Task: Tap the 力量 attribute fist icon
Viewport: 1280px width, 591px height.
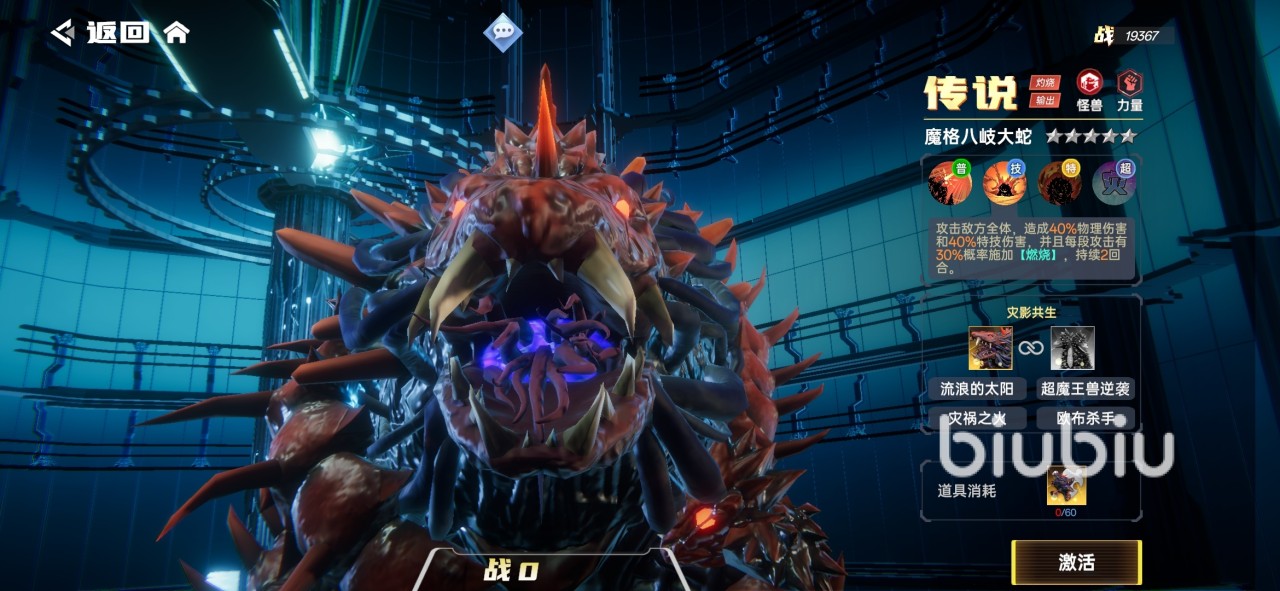Action: tap(1130, 83)
